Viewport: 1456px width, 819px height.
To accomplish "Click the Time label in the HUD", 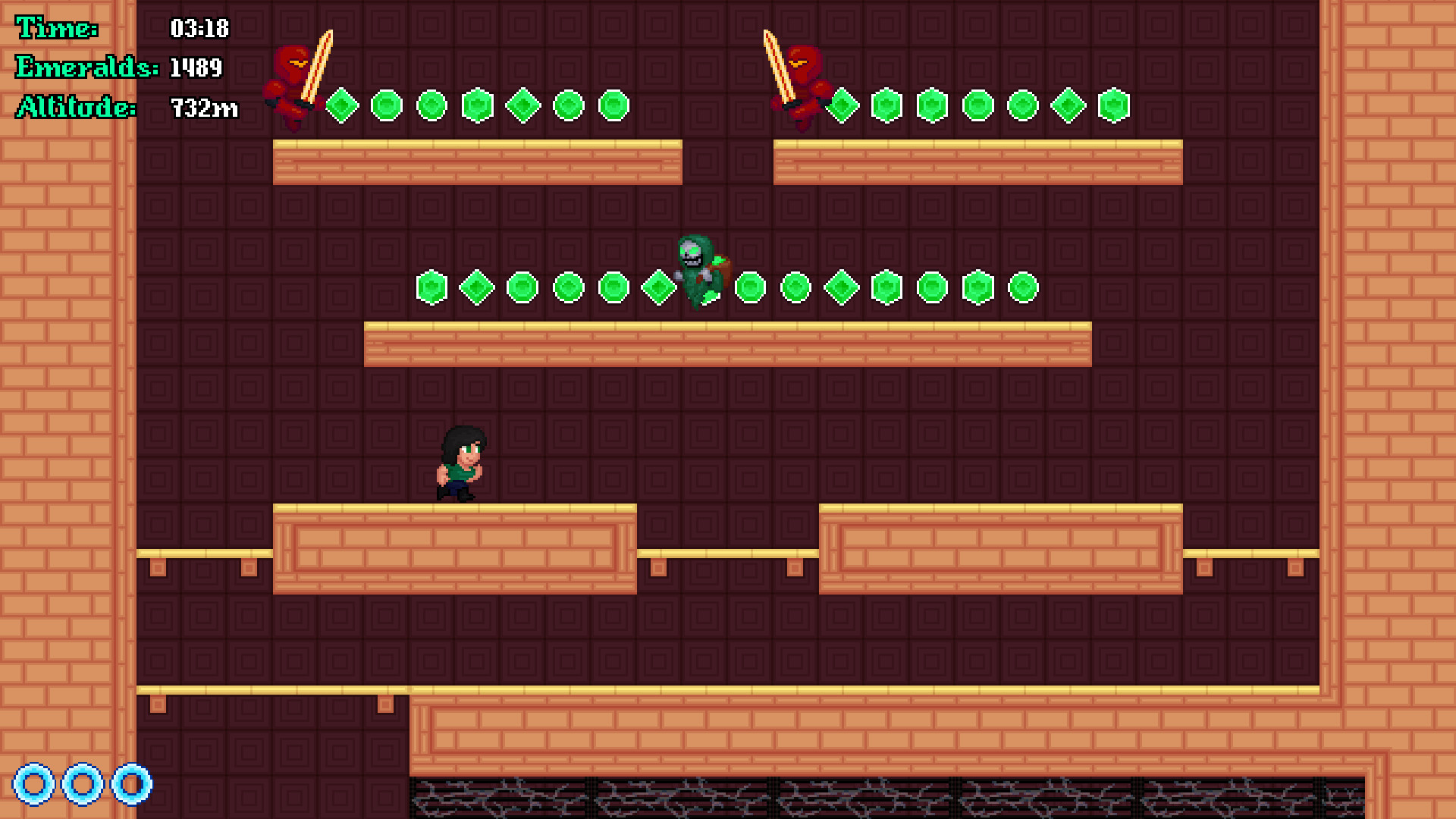I will pos(57,29).
